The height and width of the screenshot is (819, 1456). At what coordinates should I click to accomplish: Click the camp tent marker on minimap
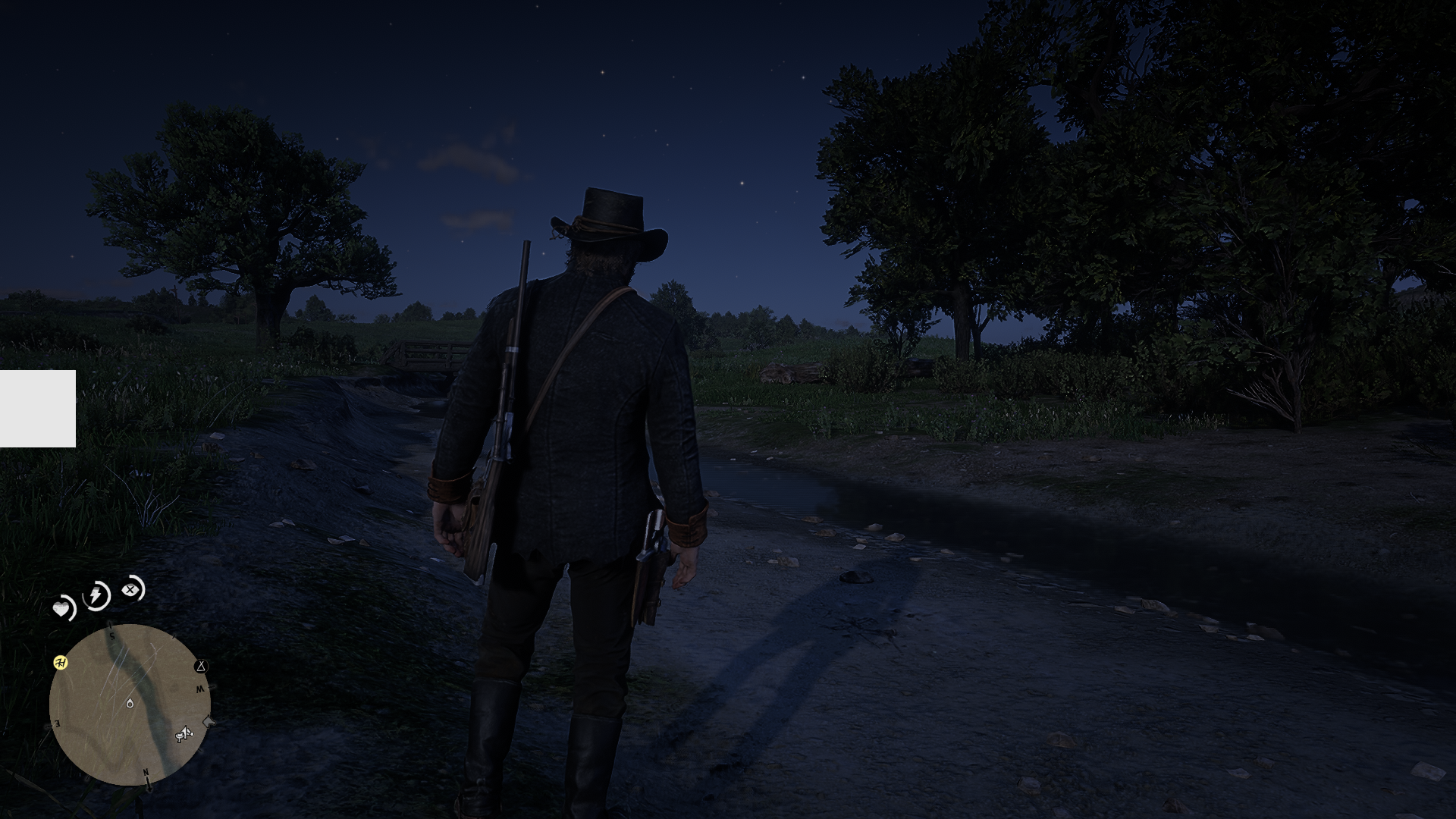(201, 667)
